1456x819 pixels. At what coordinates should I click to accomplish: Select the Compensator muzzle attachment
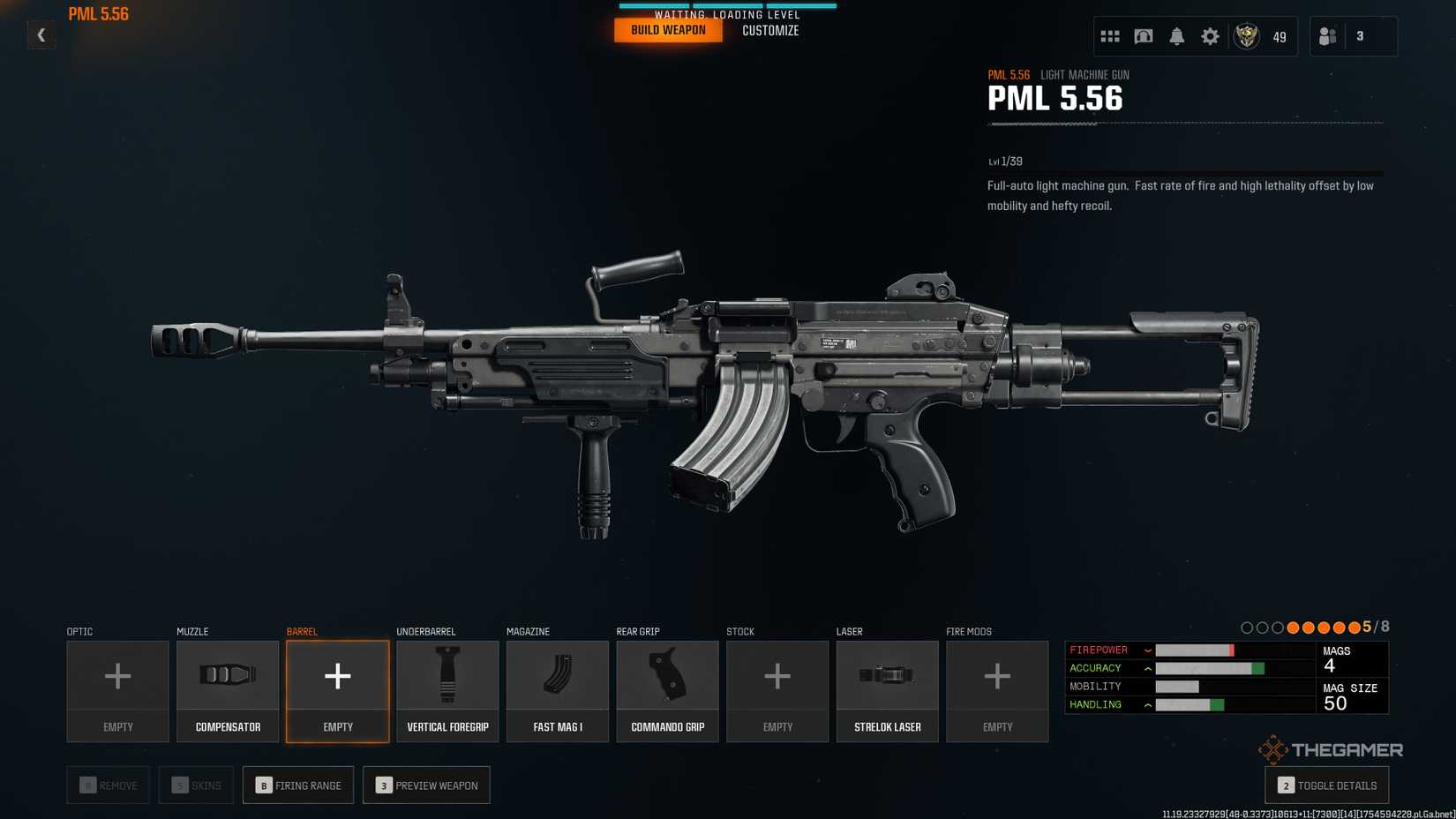(x=228, y=690)
